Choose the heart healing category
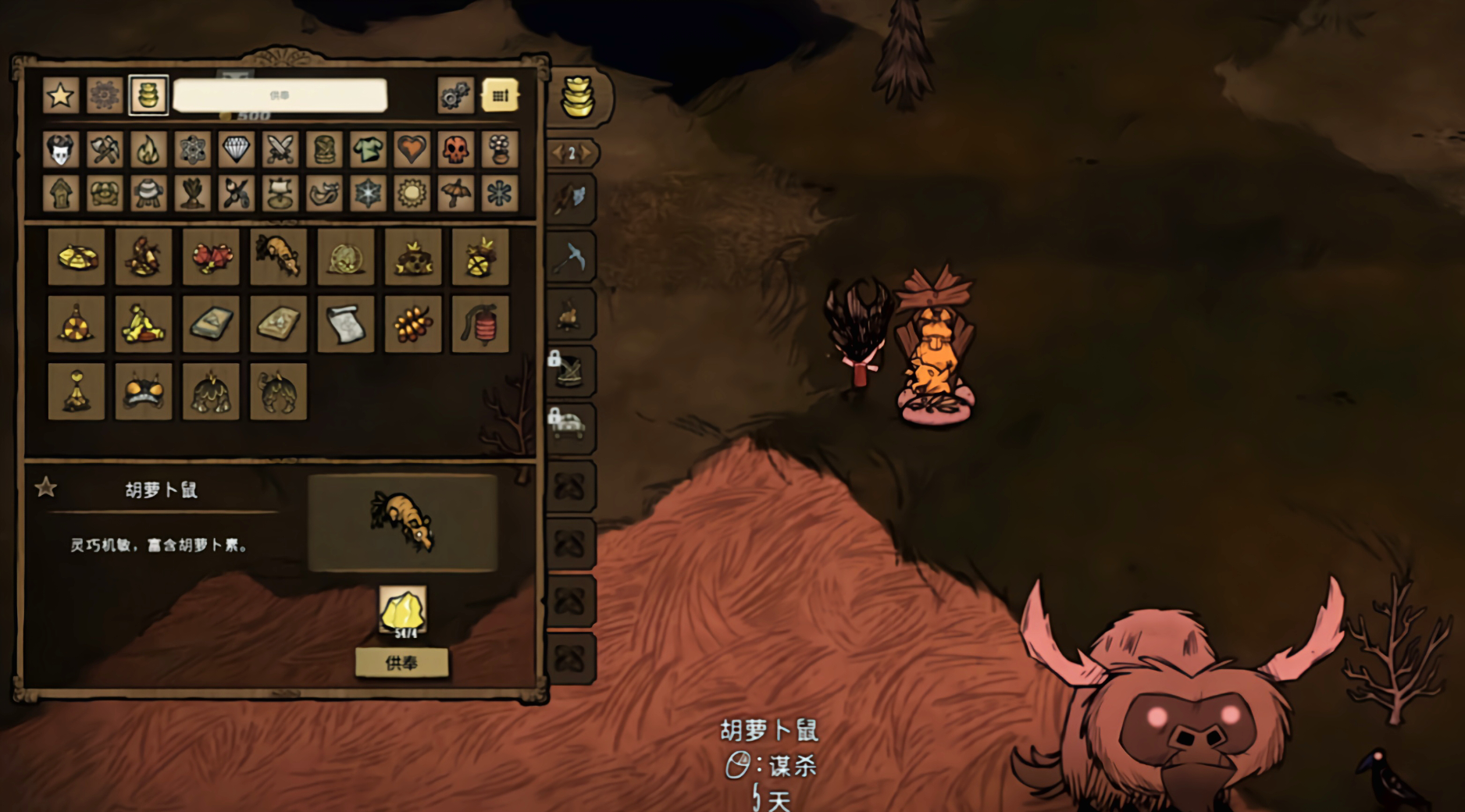Image resolution: width=1465 pixels, height=812 pixels. 412,149
